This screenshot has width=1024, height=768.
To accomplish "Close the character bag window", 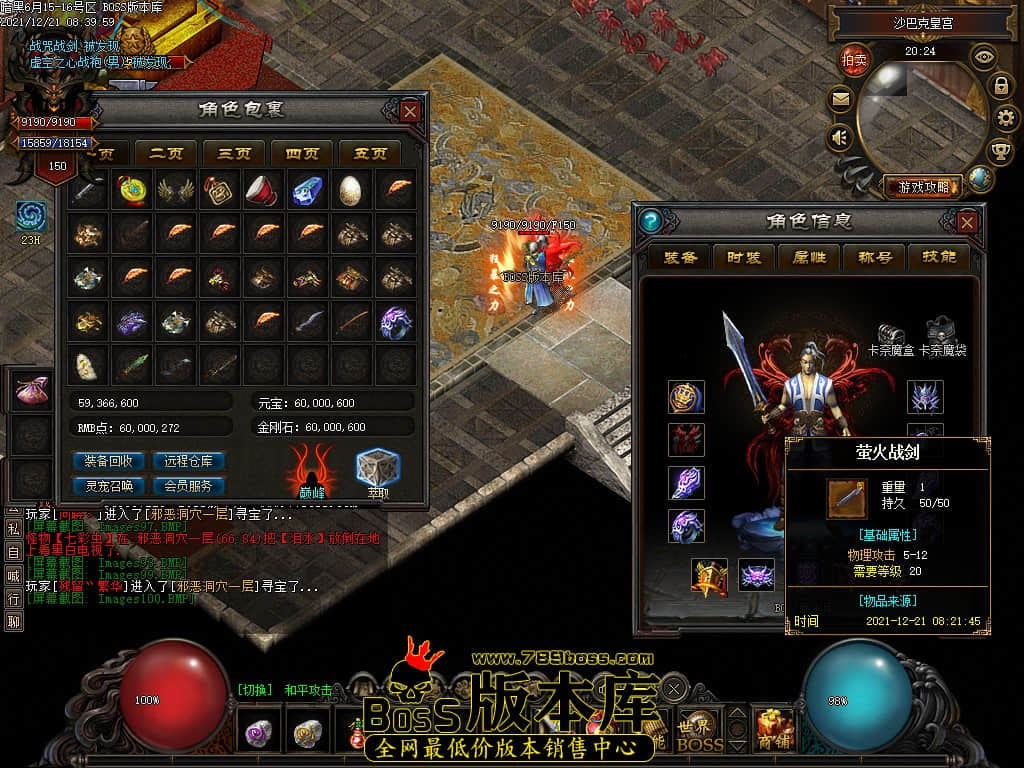I will pyautogui.click(x=410, y=111).
